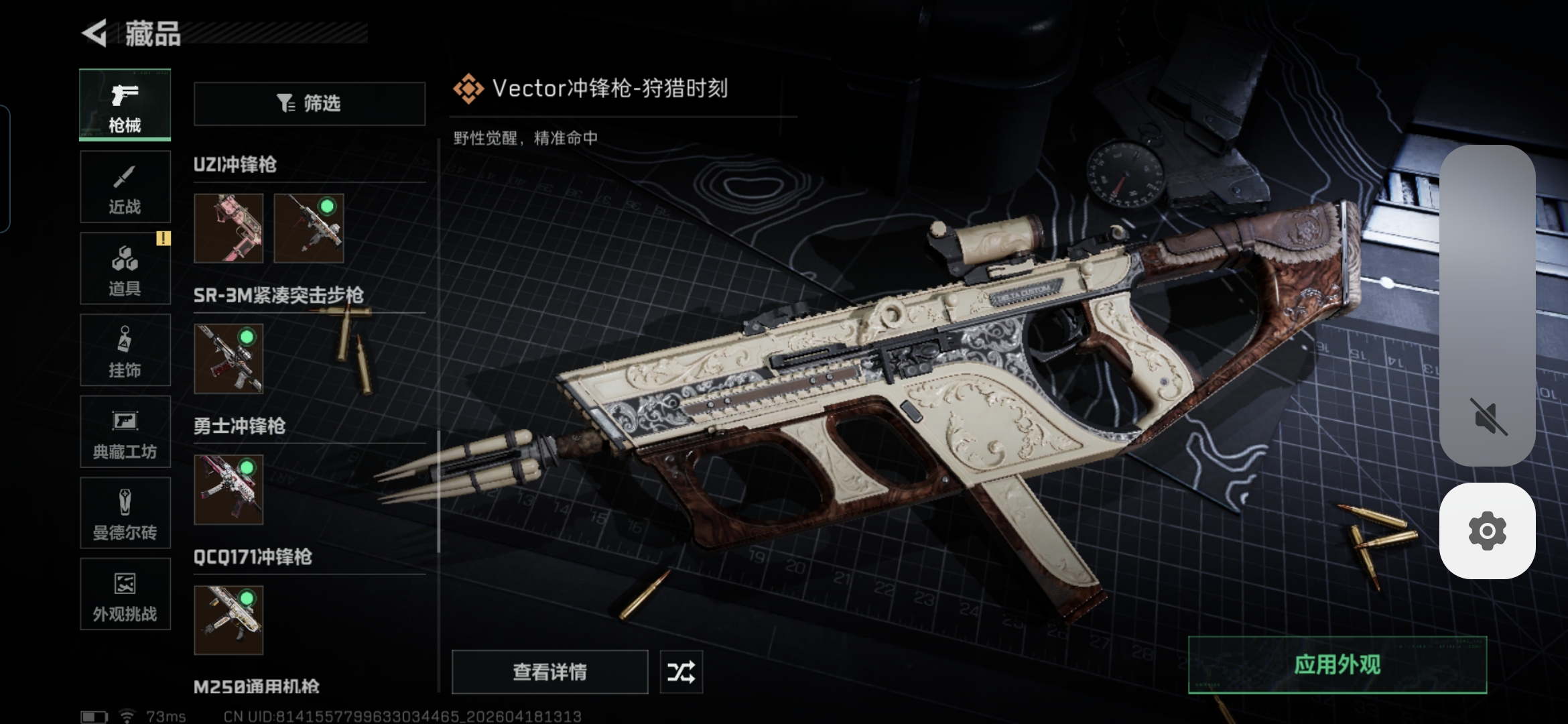Screen dimensions: 1568x724
Task: Choose the QCQ171 submachine gun skin
Action: [x=228, y=620]
